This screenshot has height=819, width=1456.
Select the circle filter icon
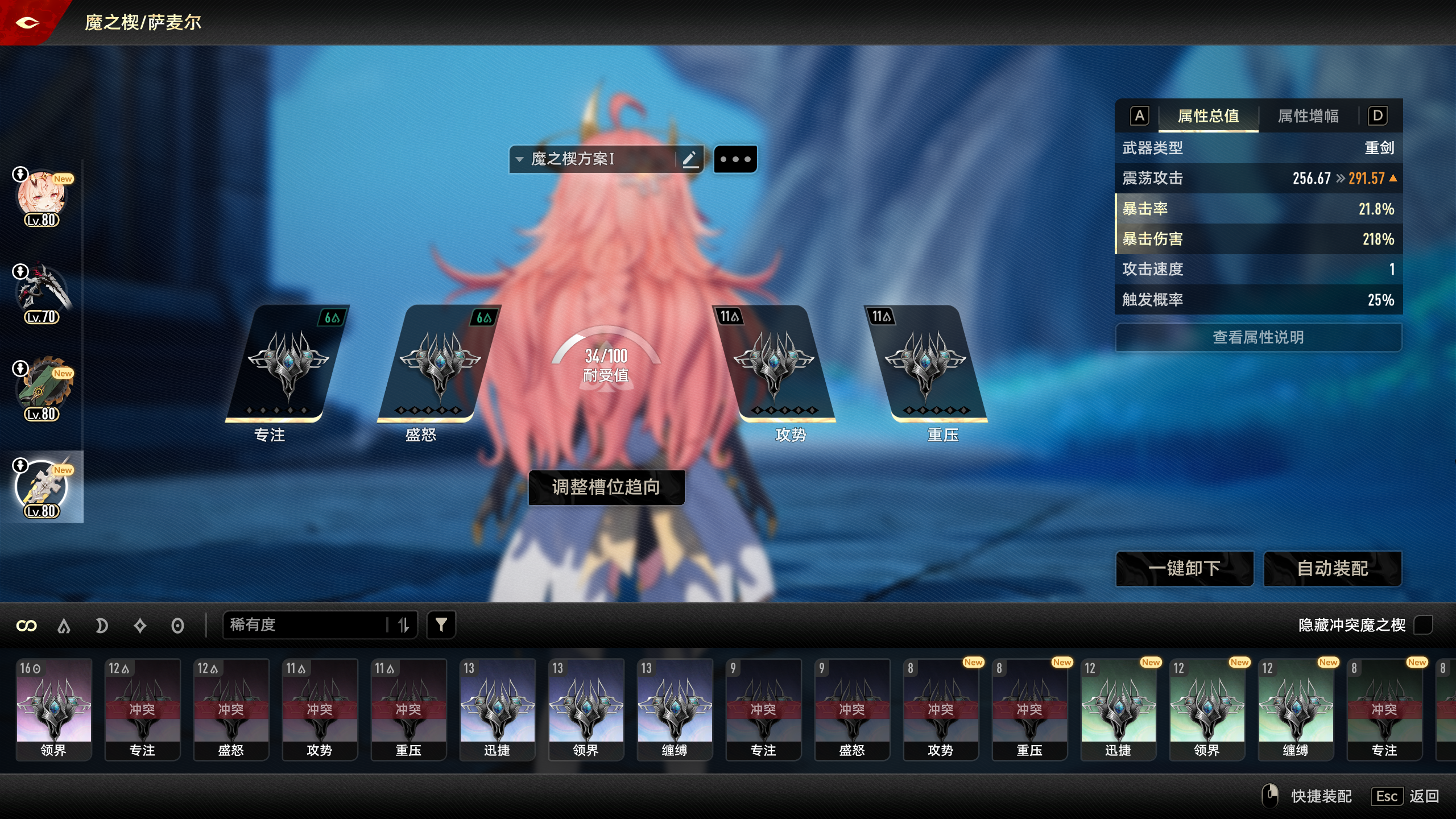177,625
